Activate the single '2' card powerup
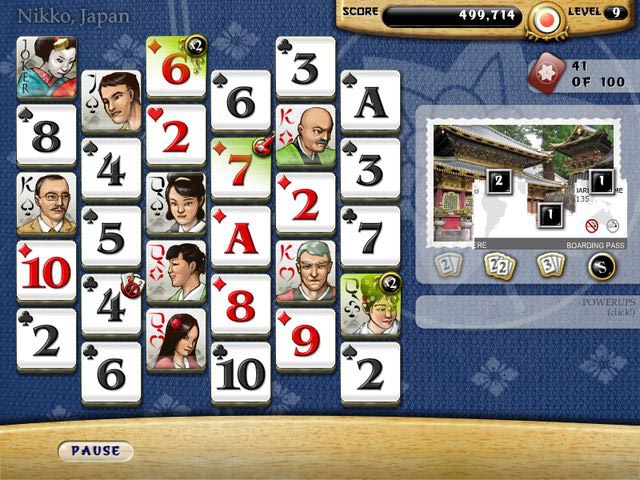This screenshot has height=480, width=640. pos(446,265)
